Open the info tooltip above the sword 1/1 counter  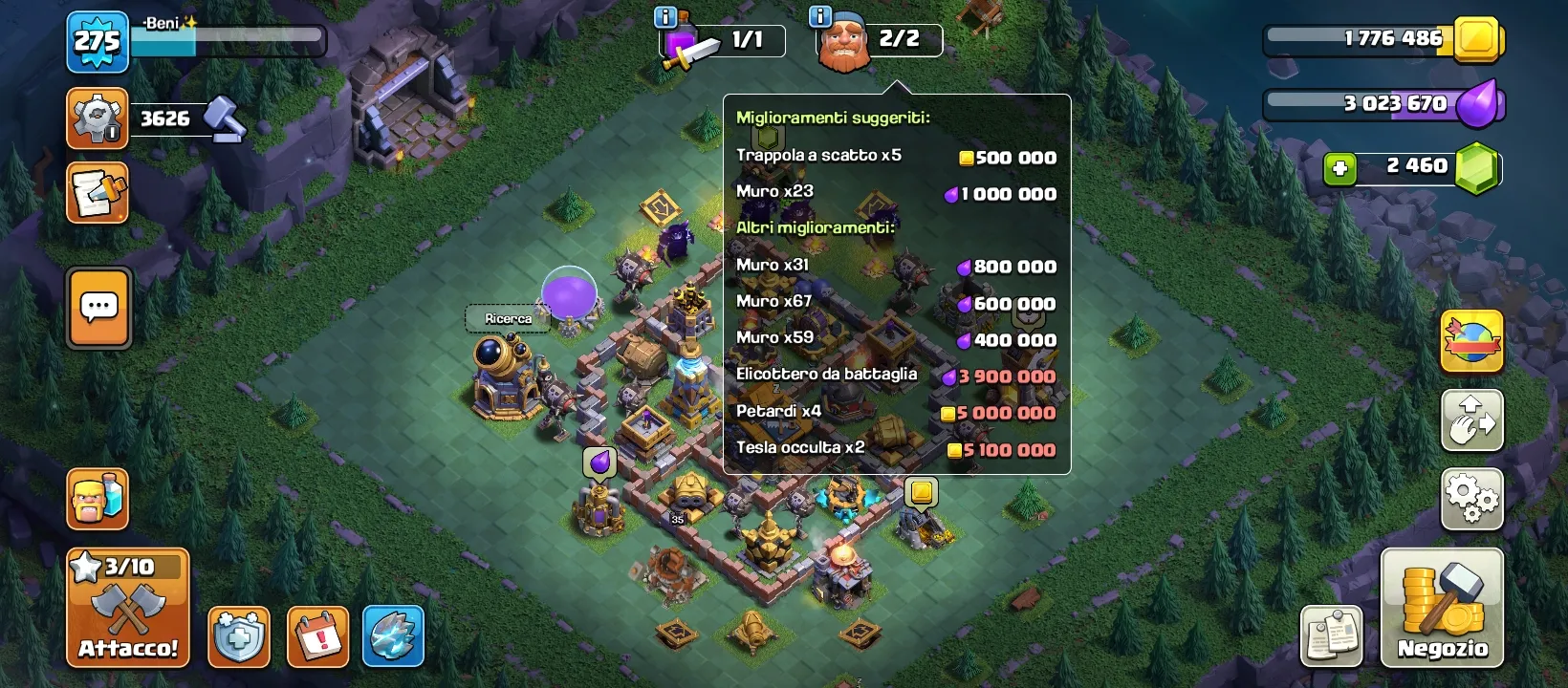coord(665,16)
